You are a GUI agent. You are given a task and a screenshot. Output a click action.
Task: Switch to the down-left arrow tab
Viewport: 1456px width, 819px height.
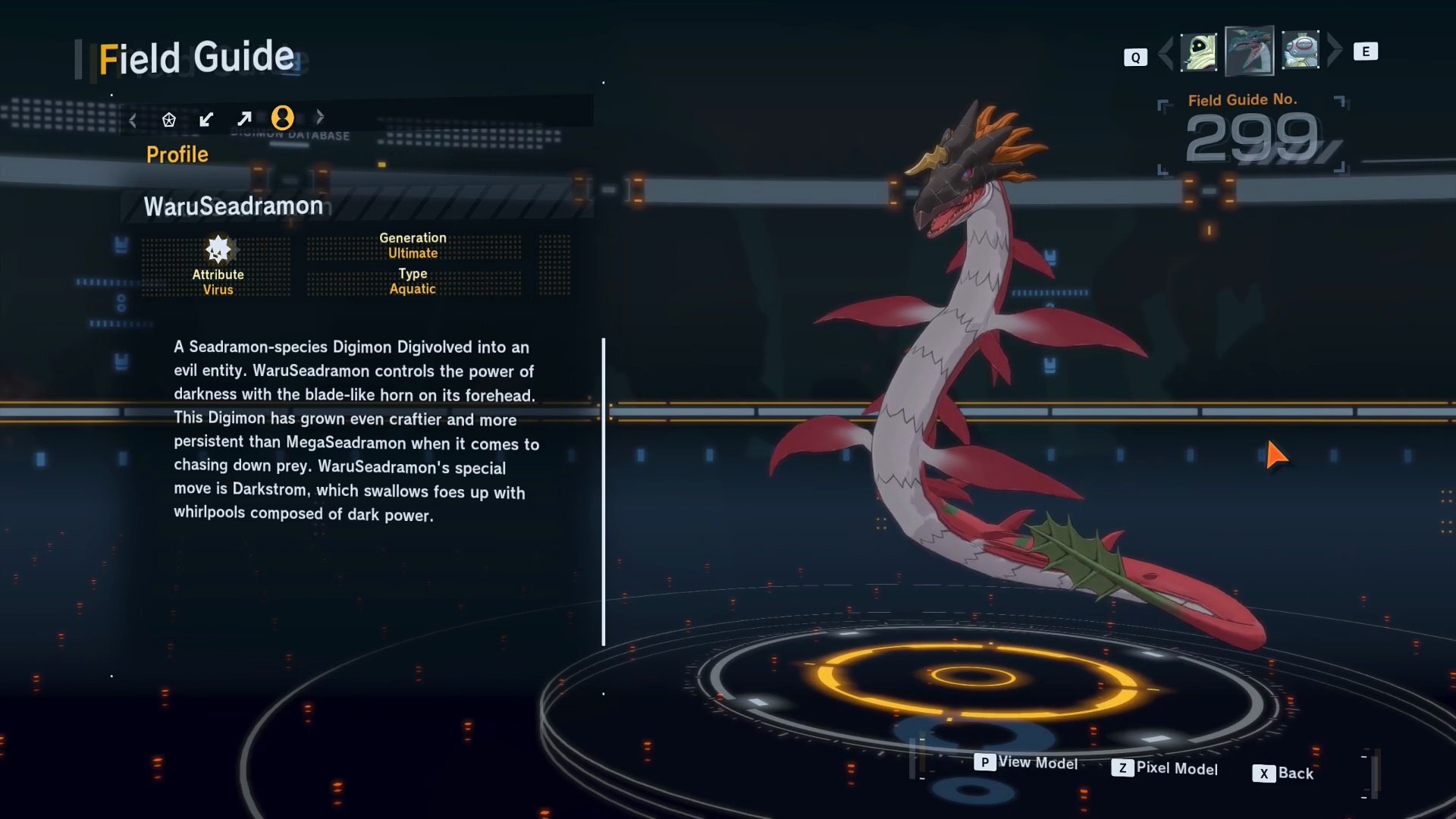tap(206, 119)
